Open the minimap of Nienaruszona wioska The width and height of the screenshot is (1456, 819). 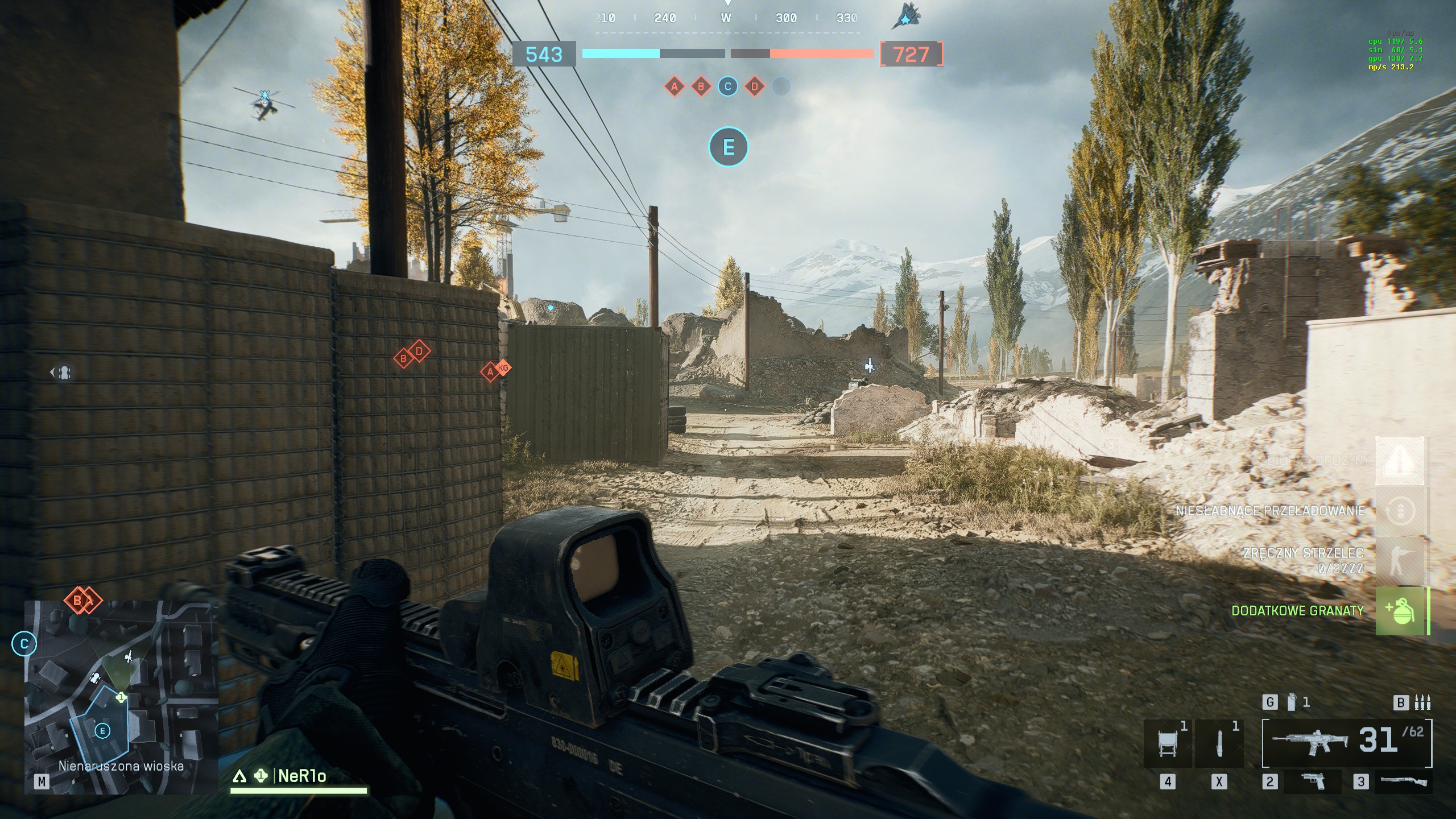121,697
